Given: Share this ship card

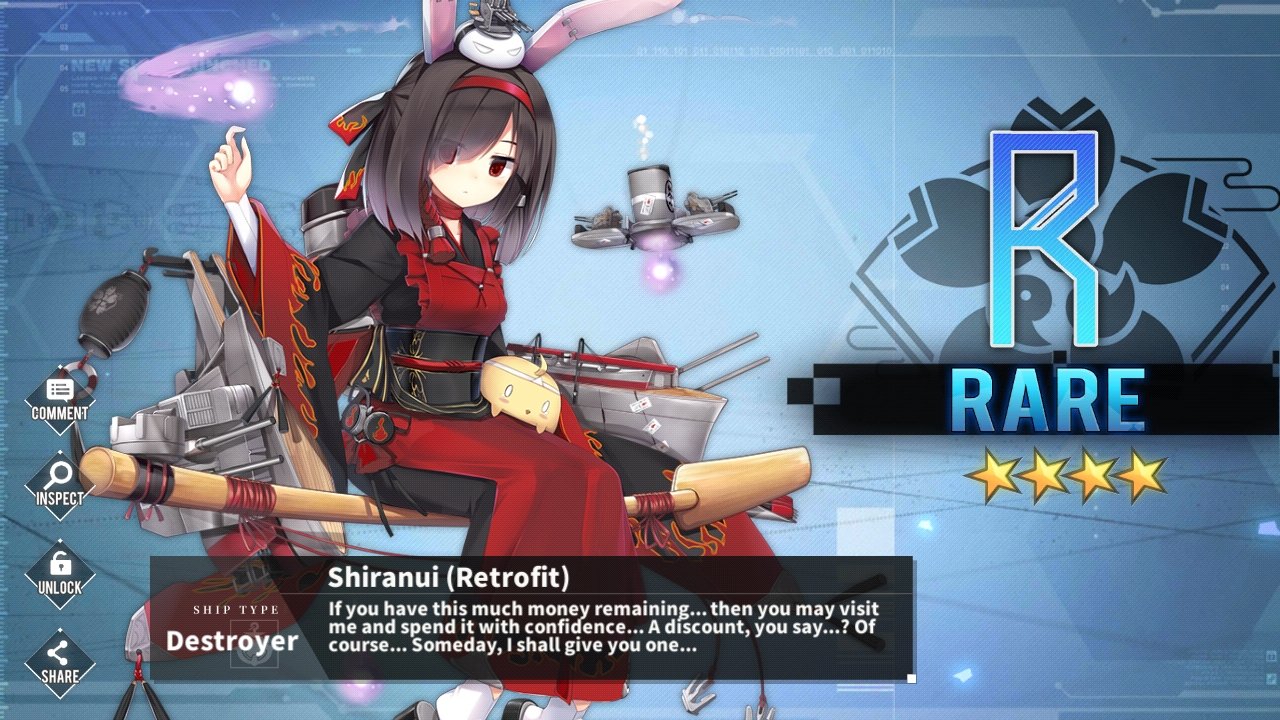Looking at the screenshot, I should click(x=60, y=661).
